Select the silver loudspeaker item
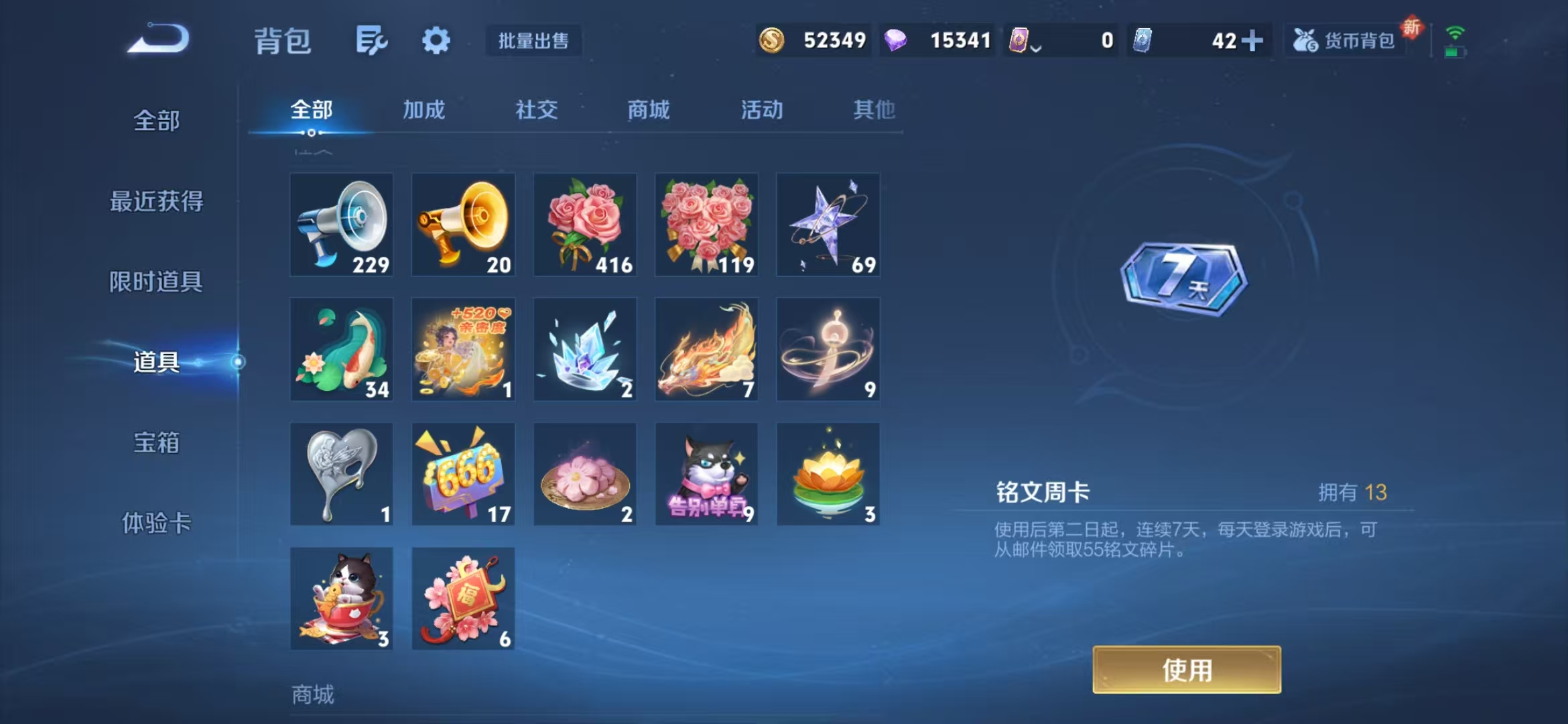 click(x=341, y=225)
